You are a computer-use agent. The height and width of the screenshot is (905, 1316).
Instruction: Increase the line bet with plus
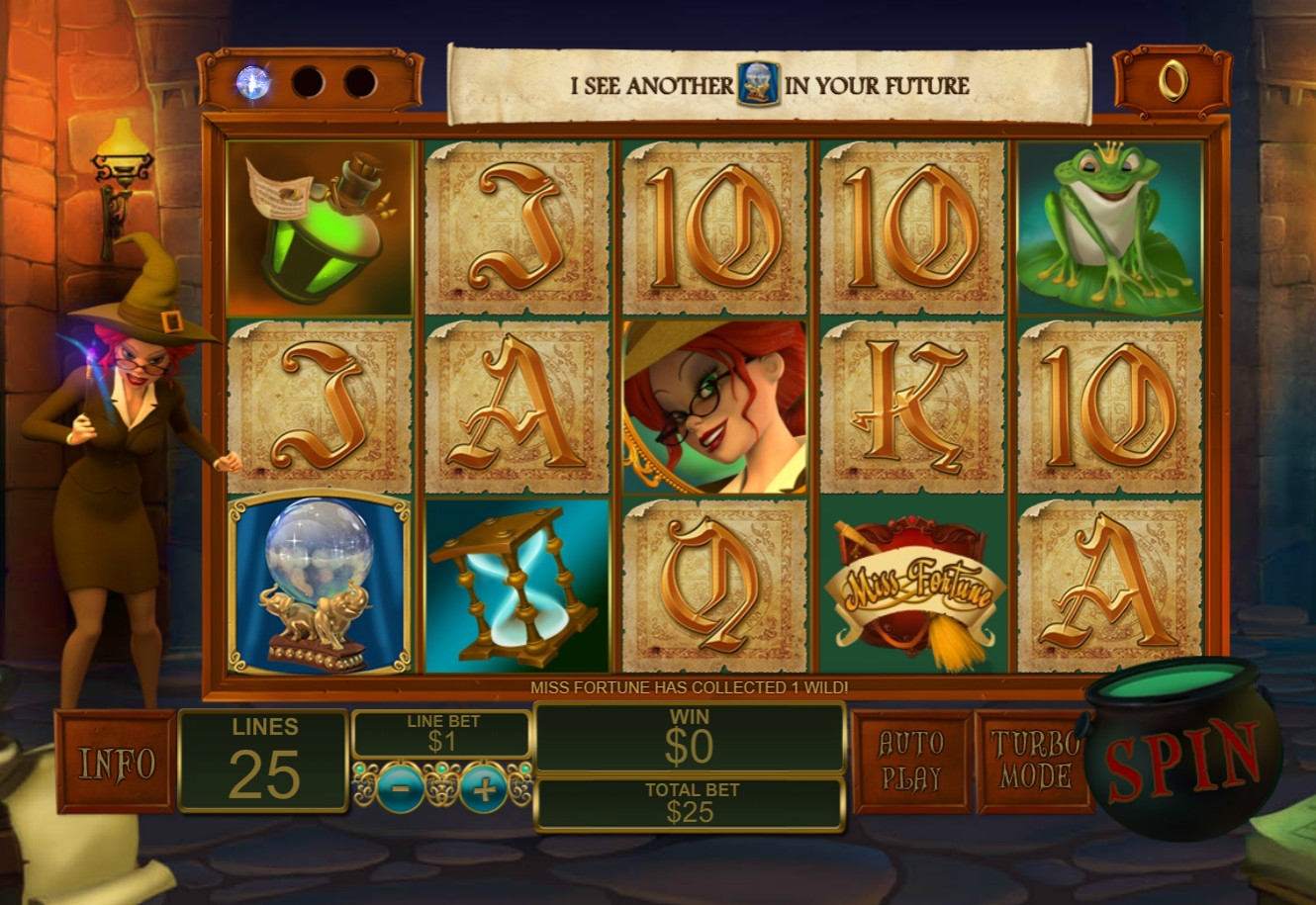coord(484,788)
